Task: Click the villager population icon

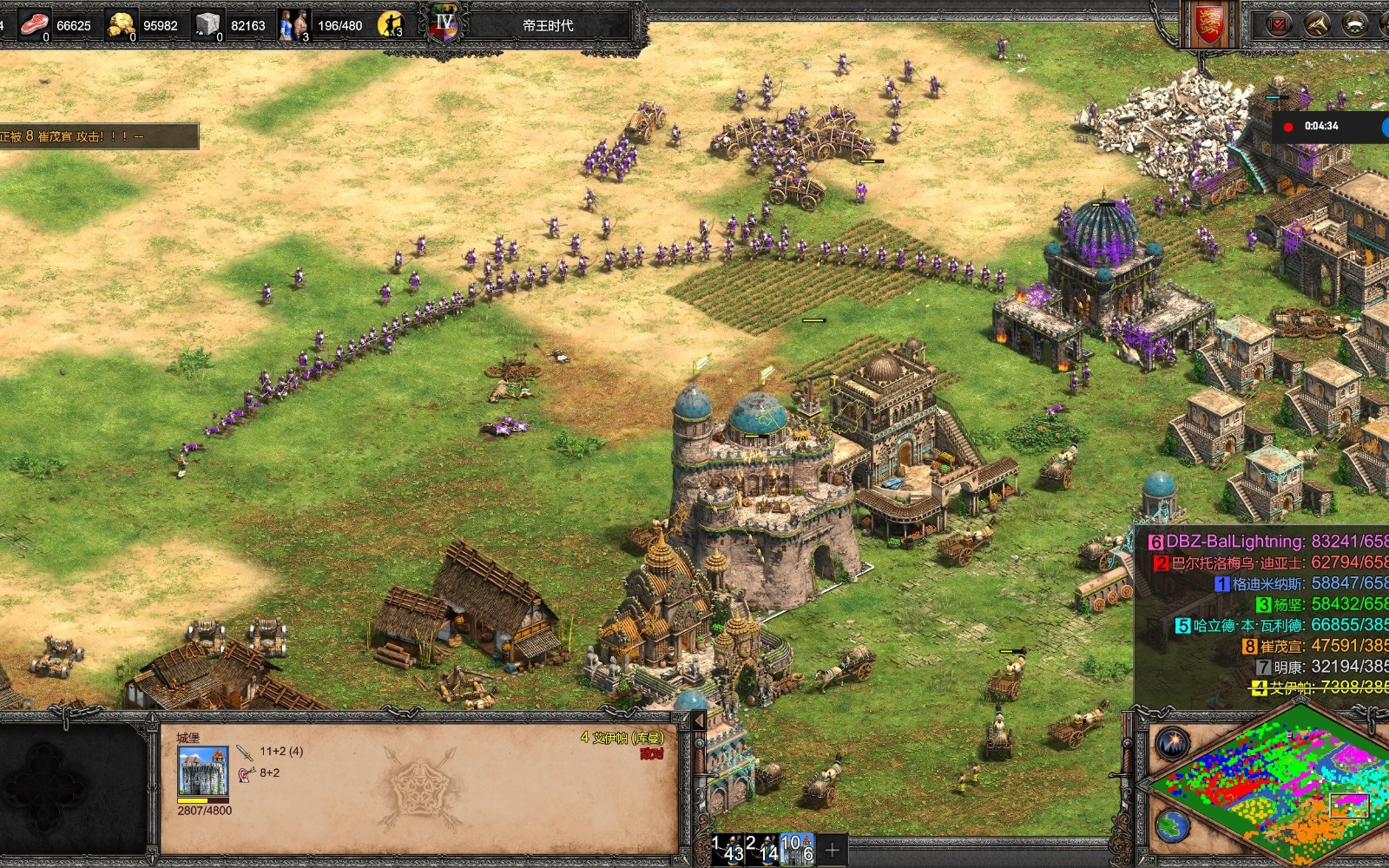Action: point(293,24)
